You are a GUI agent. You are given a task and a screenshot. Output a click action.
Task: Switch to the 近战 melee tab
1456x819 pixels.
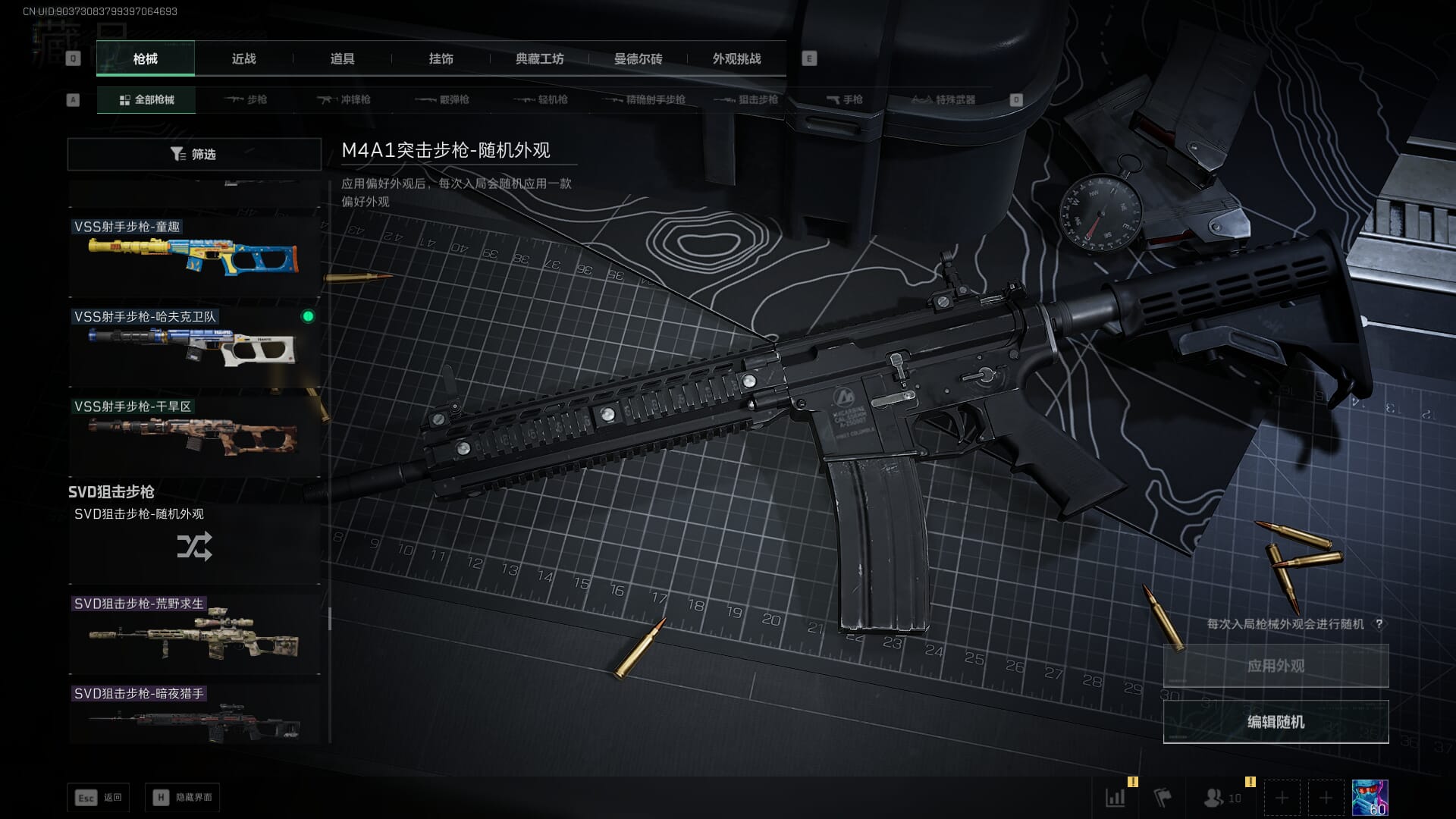pos(243,58)
